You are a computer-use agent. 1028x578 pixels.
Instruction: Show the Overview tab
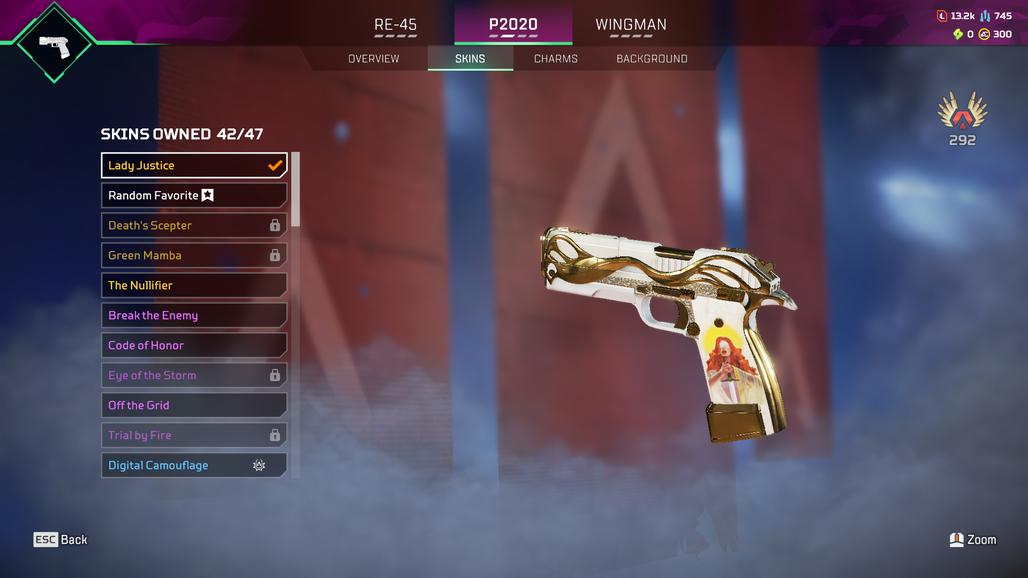point(373,59)
